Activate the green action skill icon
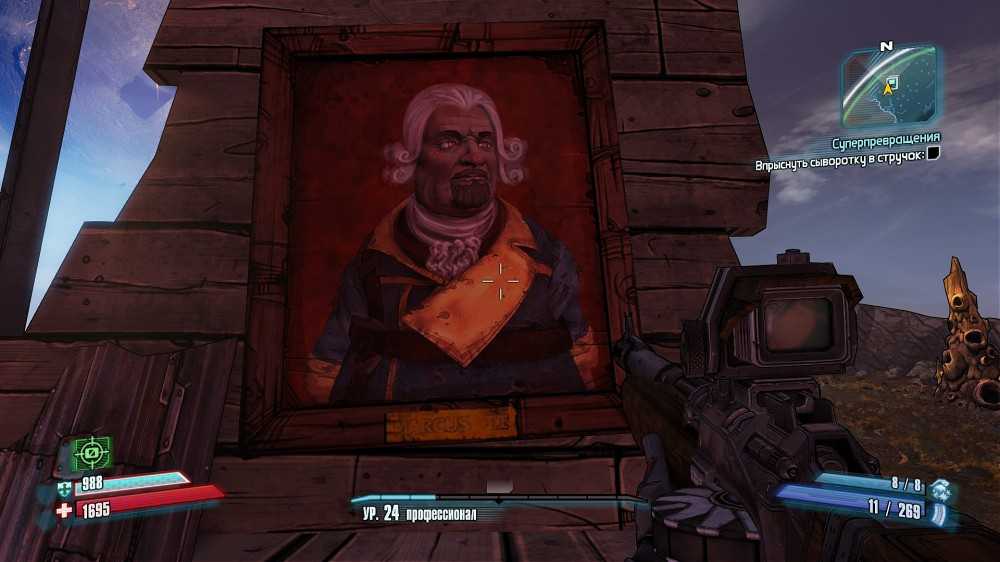 pyautogui.click(x=92, y=453)
